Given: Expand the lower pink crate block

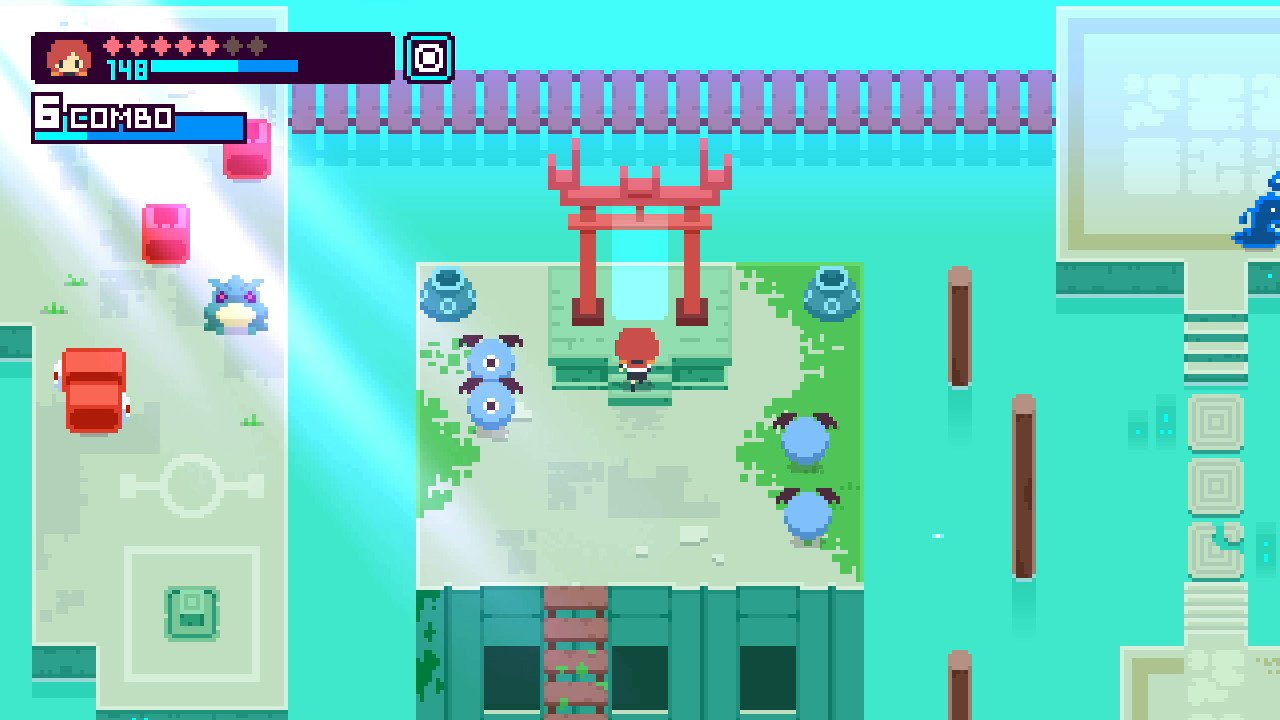Looking at the screenshot, I should coord(165,232).
